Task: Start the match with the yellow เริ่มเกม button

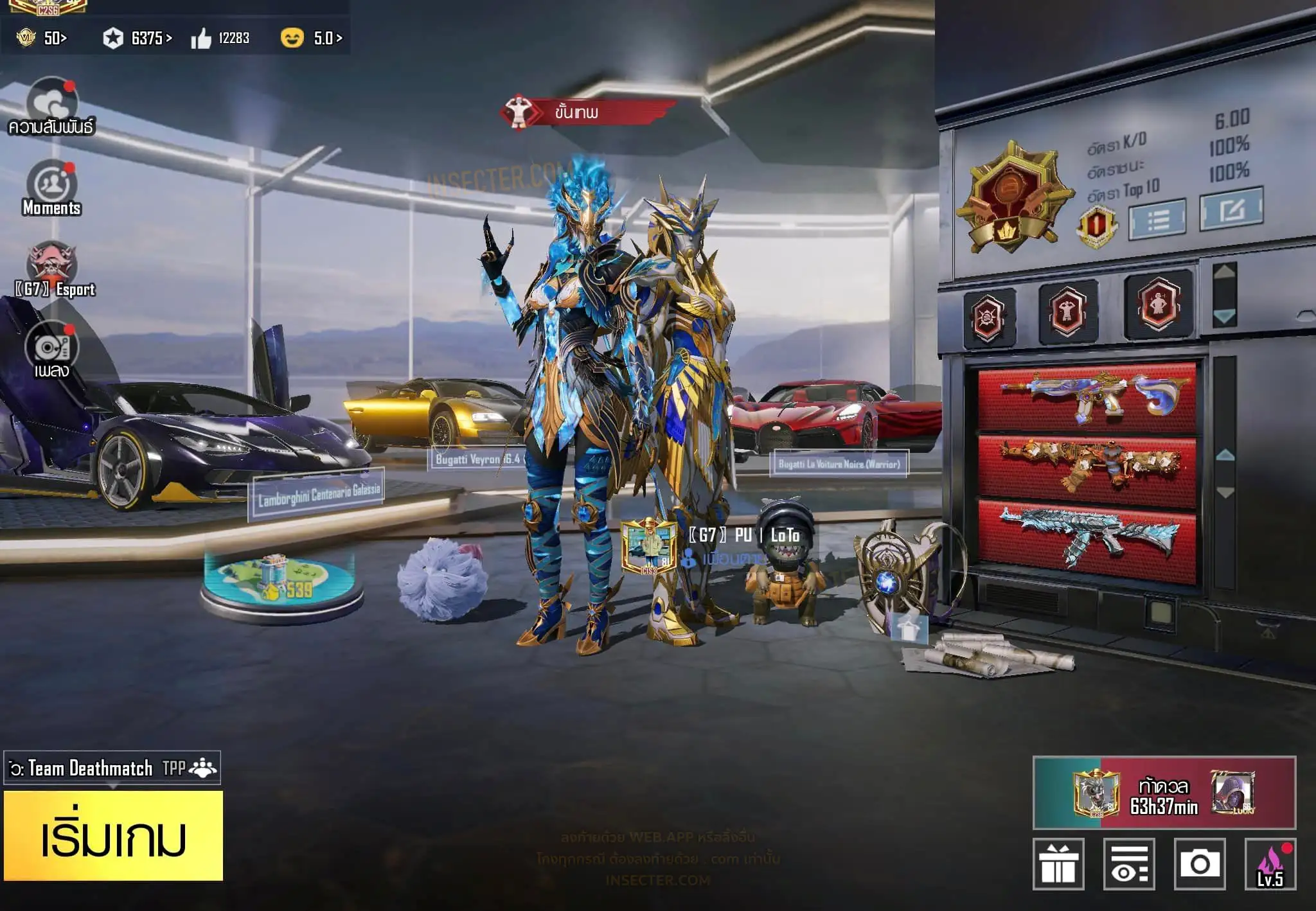Action: point(114,836)
